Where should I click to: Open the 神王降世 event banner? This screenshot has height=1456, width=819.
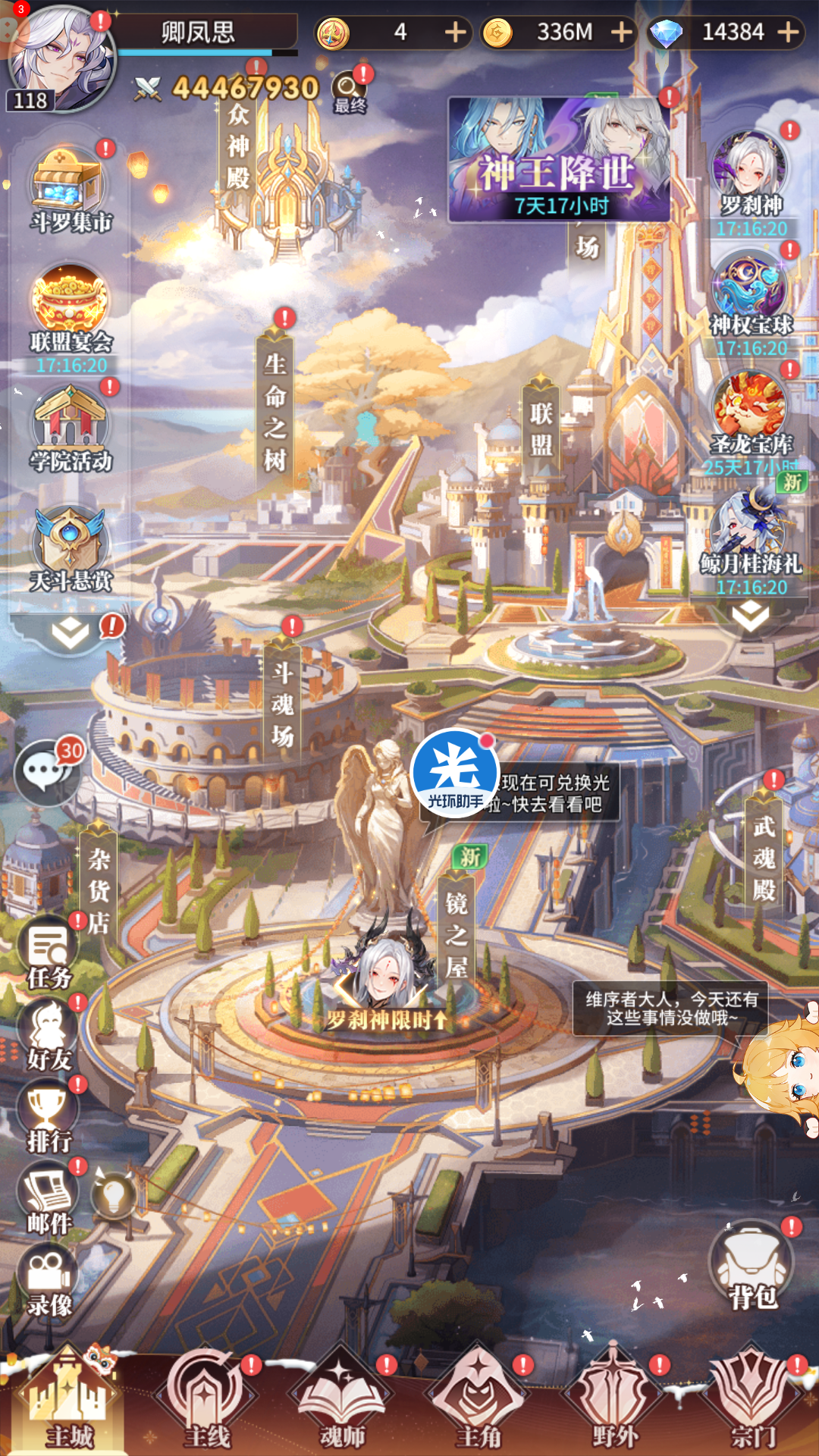pos(560,161)
